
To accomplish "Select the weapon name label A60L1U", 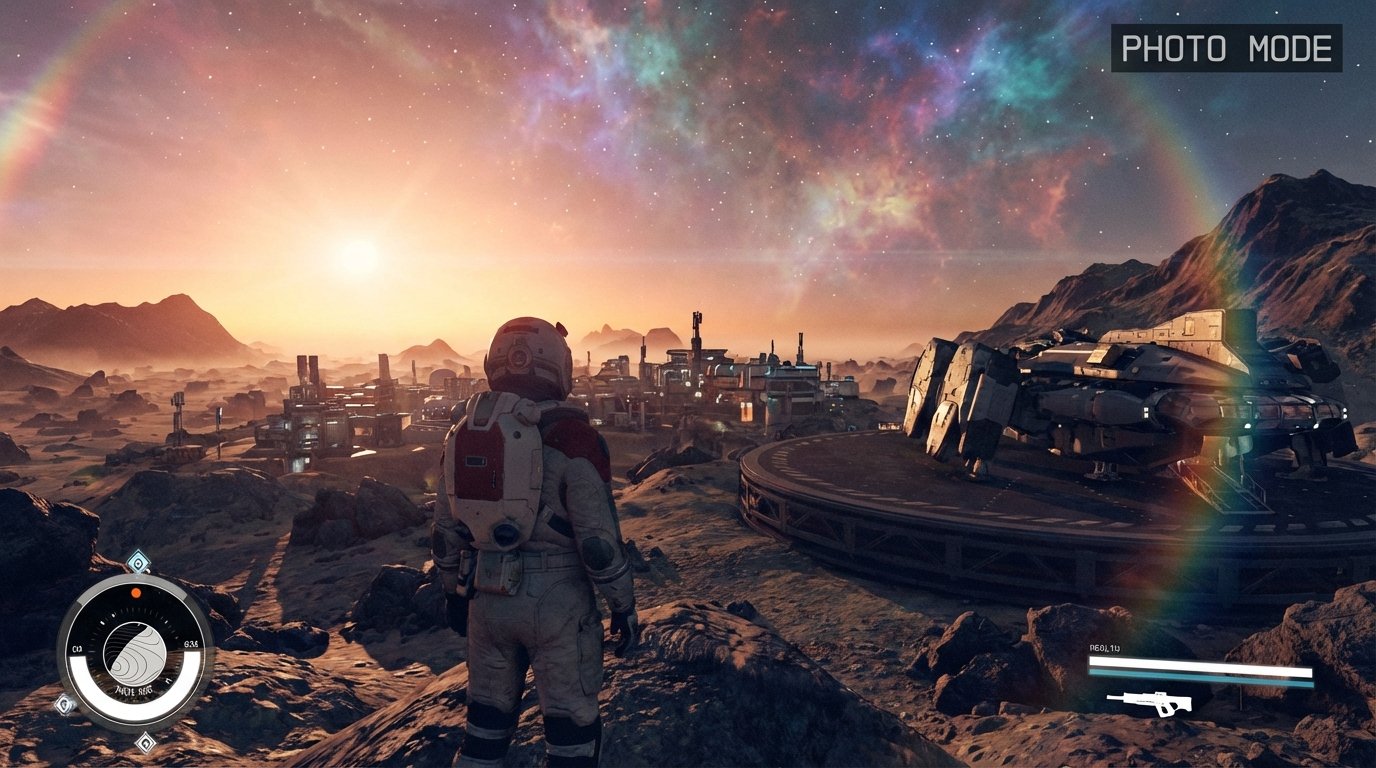I will [1105, 646].
